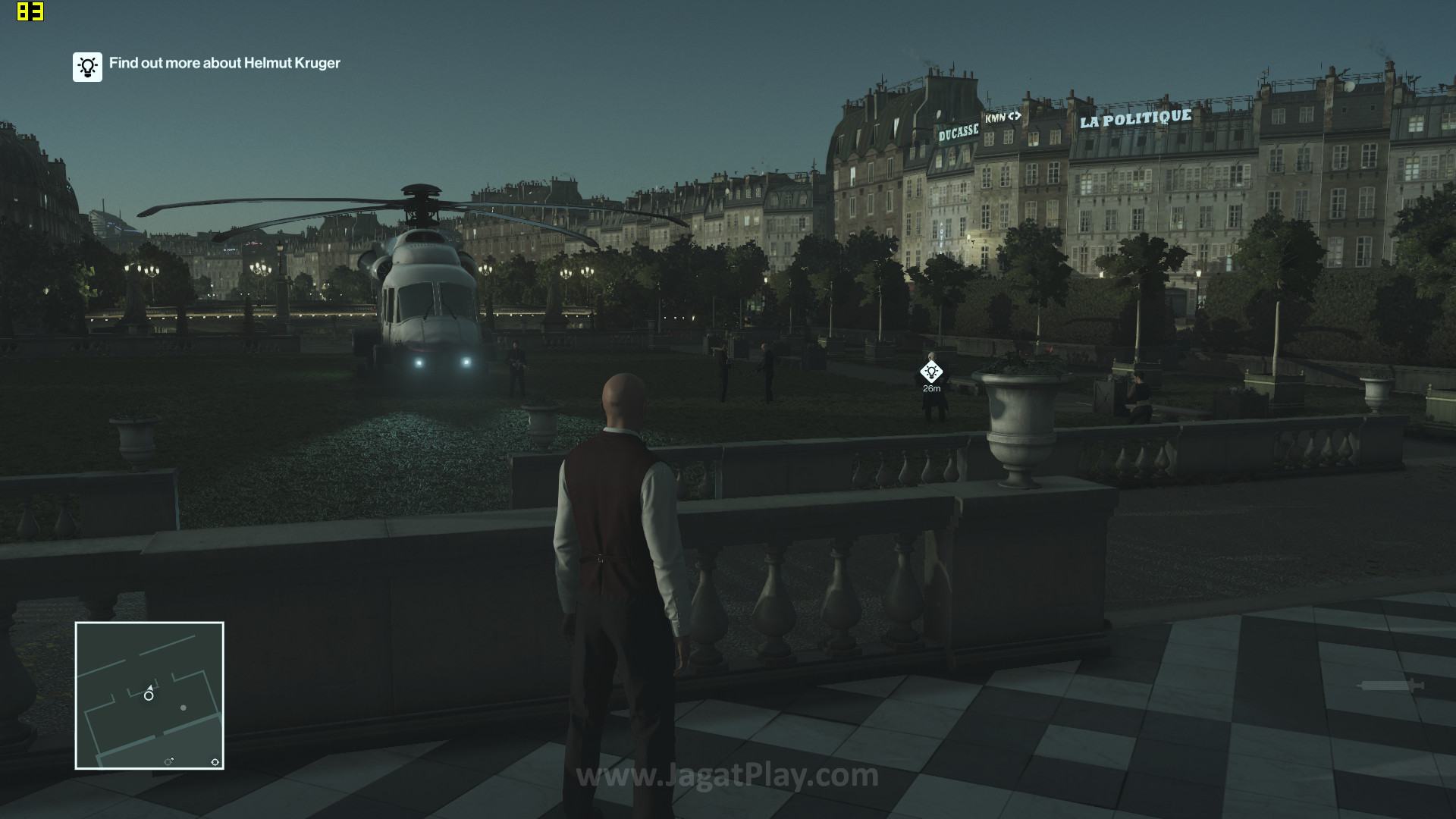Screen dimensions: 1456x819
Task: Click the lightbulb opportunity icon beside the objective
Action: tap(87, 67)
